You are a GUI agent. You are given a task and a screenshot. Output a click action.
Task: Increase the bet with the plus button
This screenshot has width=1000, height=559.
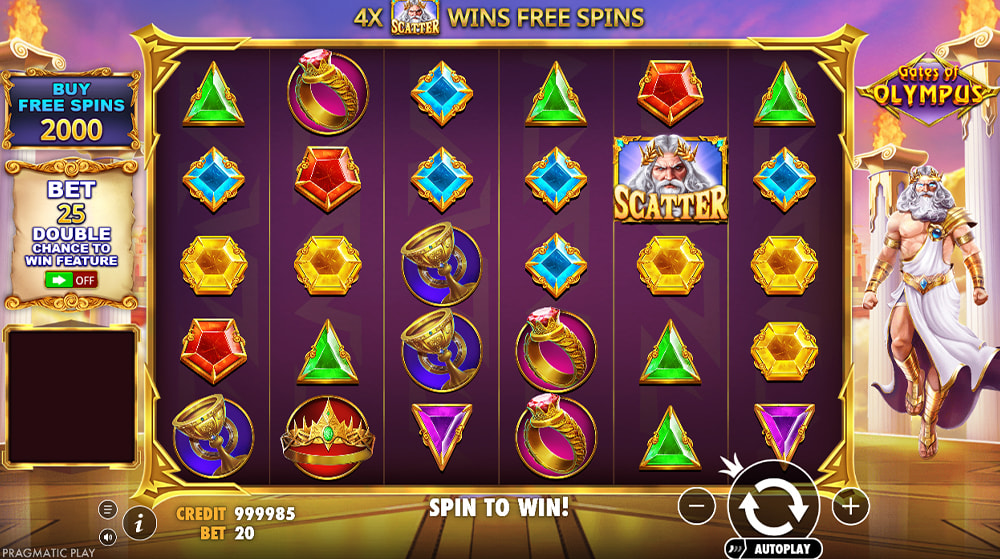pos(849,506)
